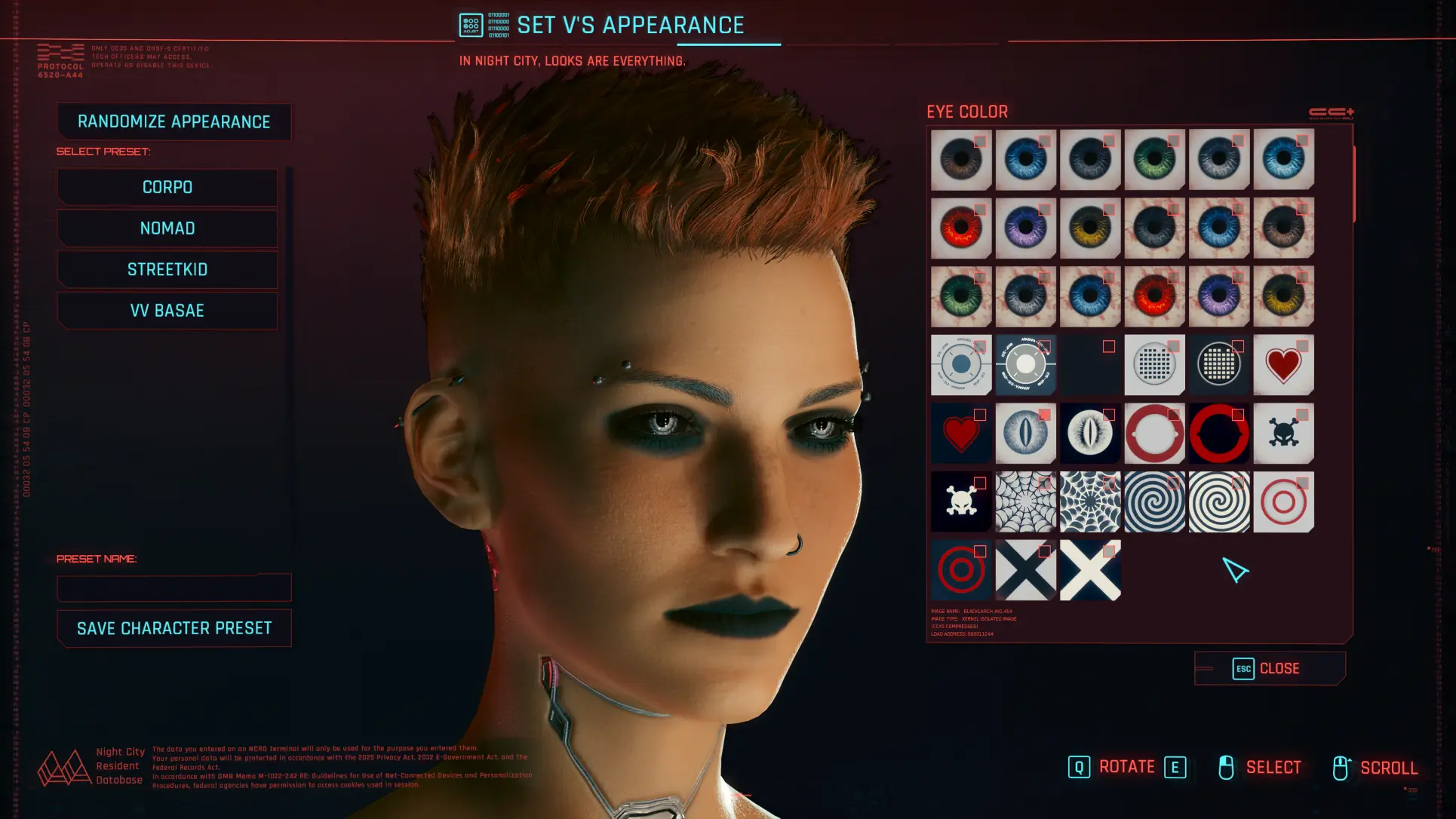
Task: Save the character preset
Action: [174, 628]
